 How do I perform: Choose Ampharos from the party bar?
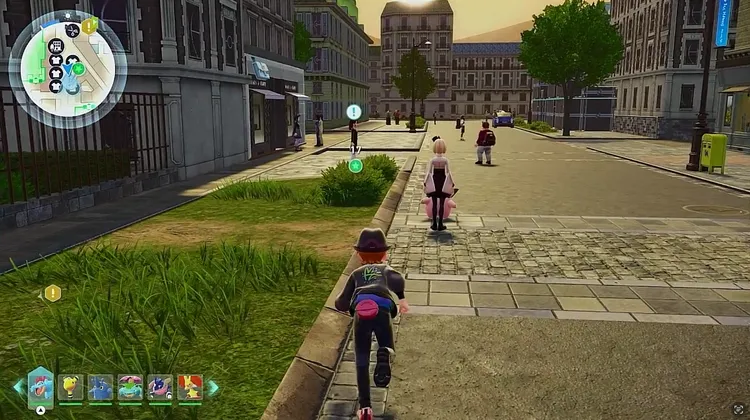pos(70,387)
